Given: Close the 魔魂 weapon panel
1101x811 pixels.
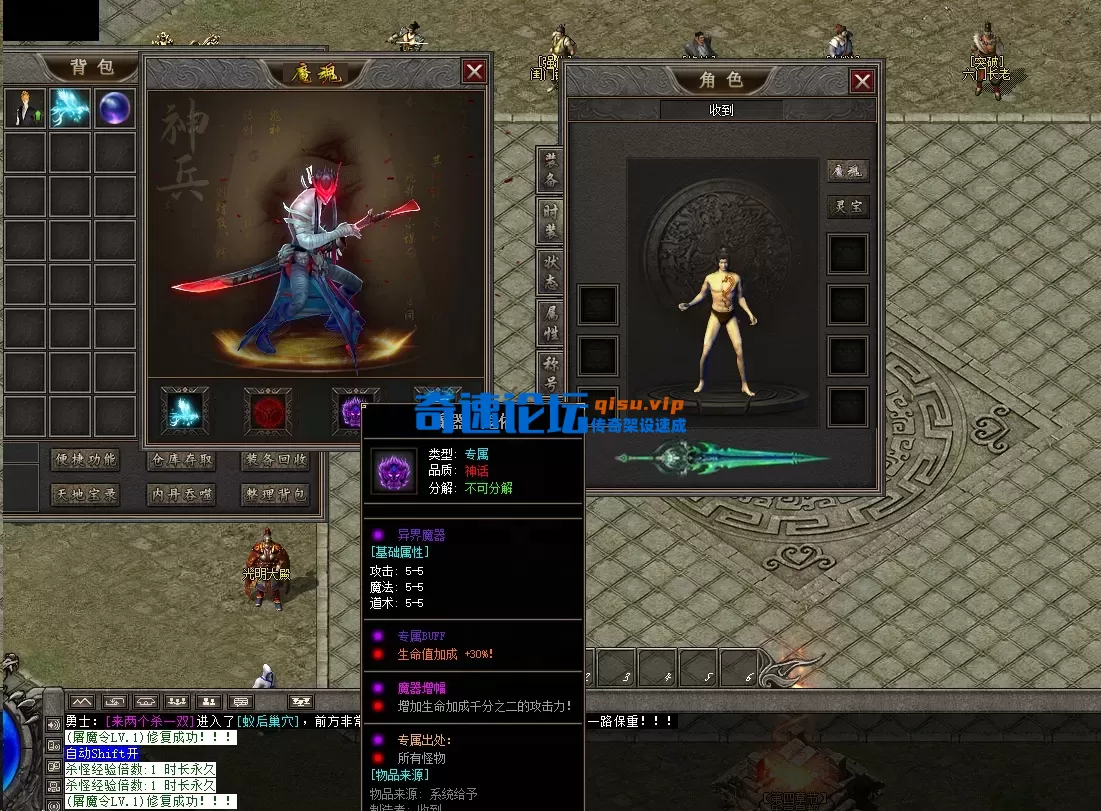Looking at the screenshot, I should coord(474,71).
